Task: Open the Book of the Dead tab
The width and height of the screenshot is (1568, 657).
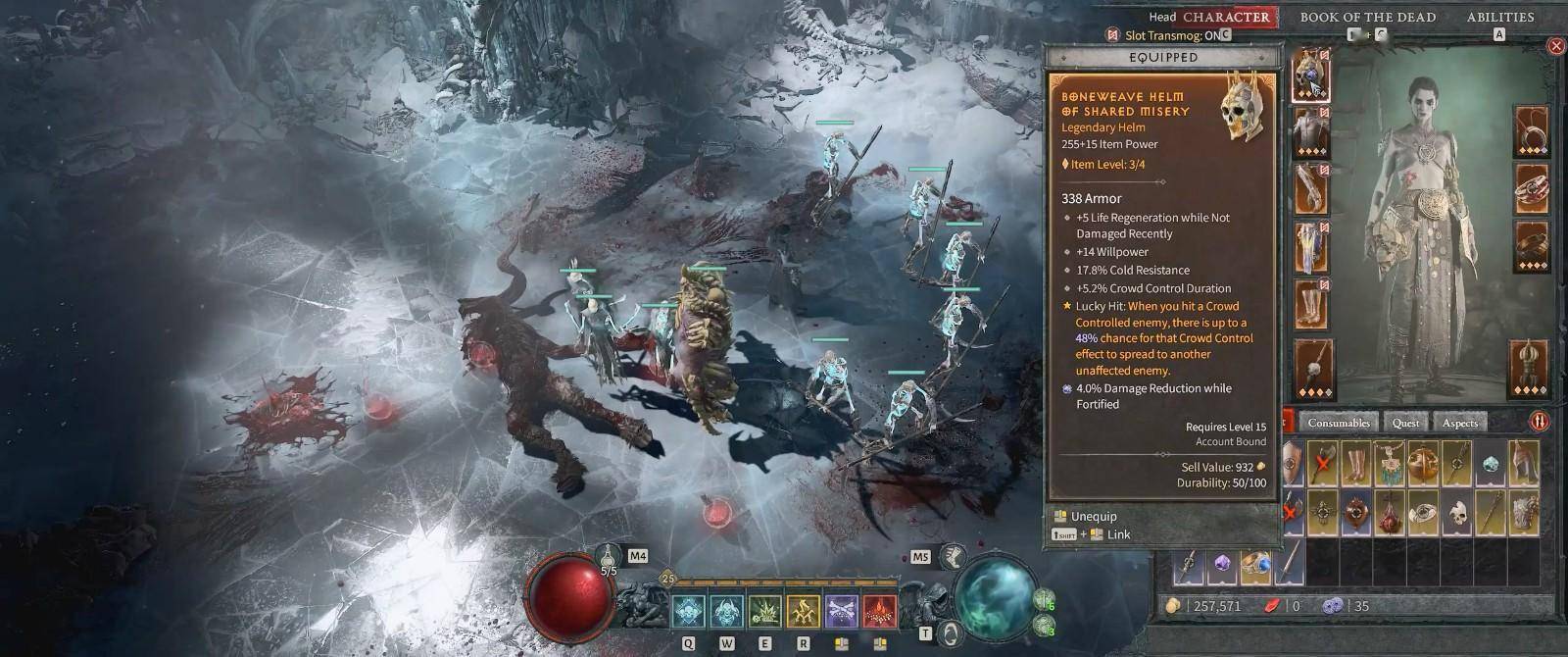Action: pyautogui.click(x=1367, y=17)
